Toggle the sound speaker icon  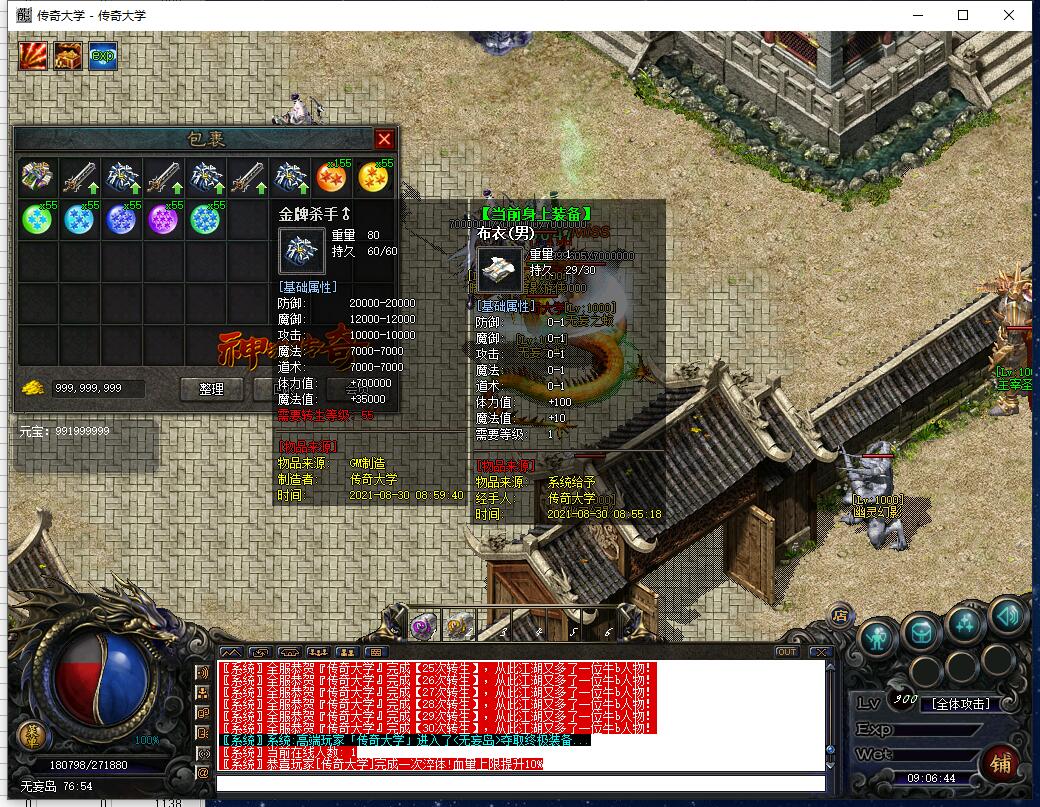click(1008, 616)
